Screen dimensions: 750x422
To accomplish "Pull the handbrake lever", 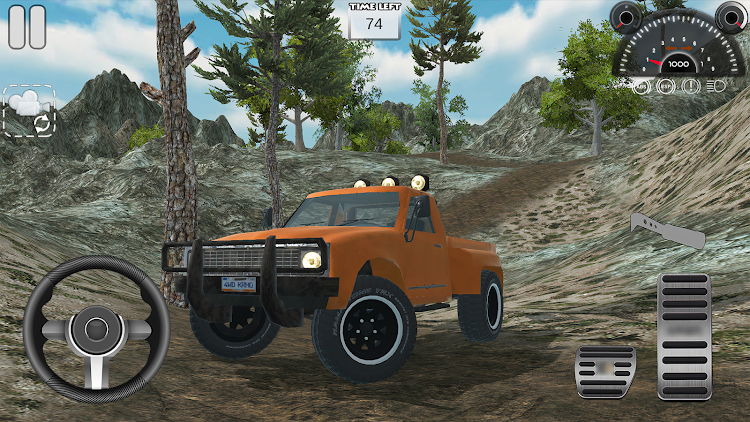I will [x=667, y=231].
